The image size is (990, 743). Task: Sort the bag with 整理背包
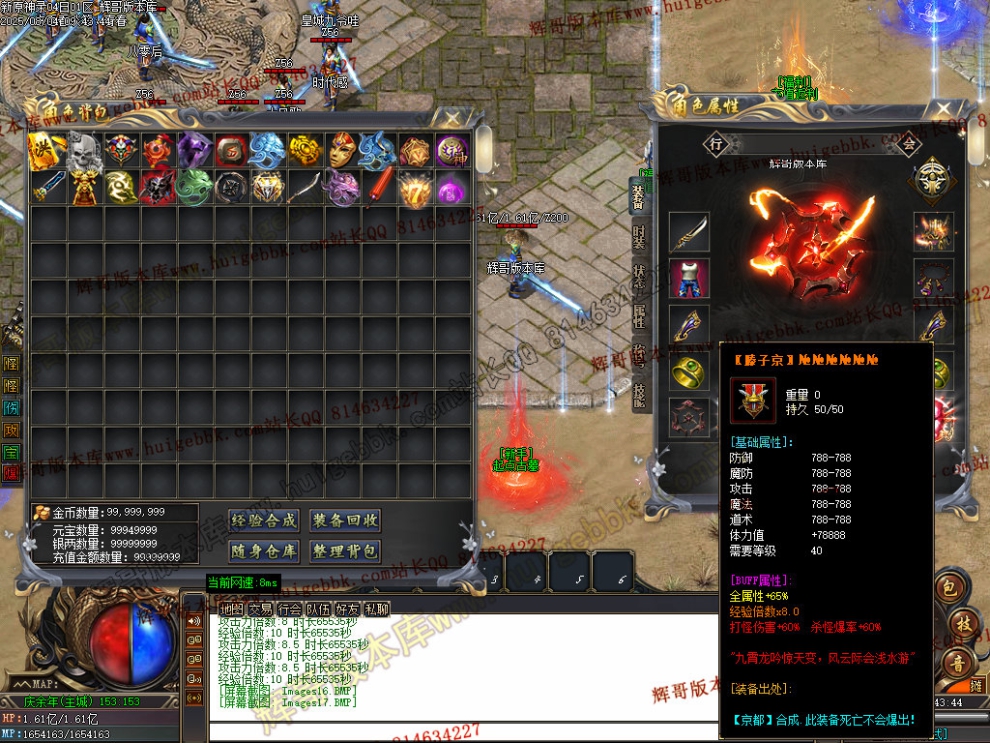click(x=345, y=551)
